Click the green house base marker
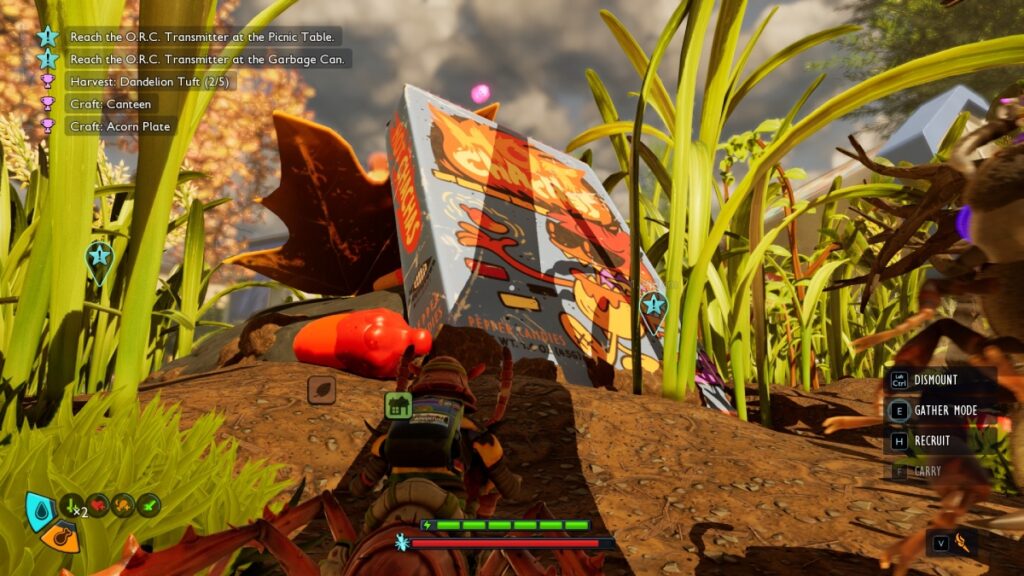 (x=398, y=405)
